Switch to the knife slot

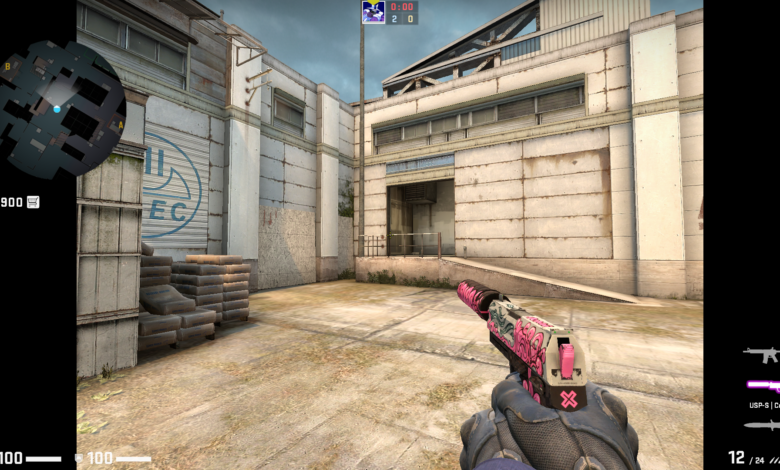point(762,425)
